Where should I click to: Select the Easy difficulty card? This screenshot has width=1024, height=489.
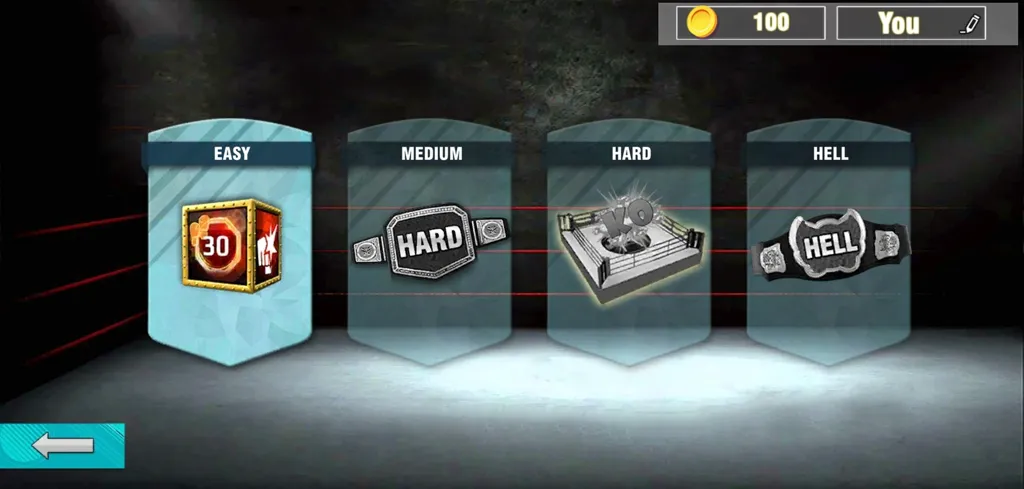tap(231, 245)
